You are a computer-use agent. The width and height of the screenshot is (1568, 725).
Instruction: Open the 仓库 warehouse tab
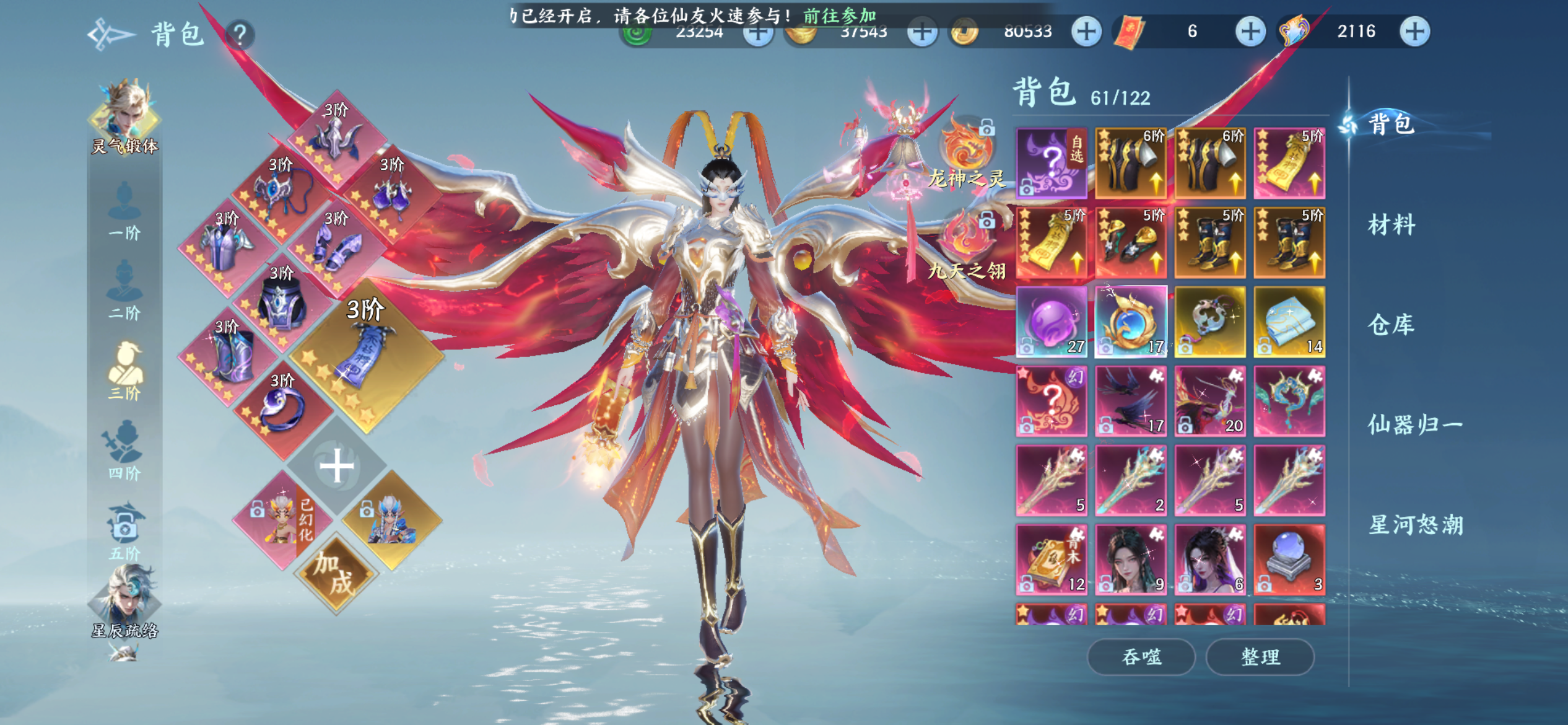pos(1391,325)
